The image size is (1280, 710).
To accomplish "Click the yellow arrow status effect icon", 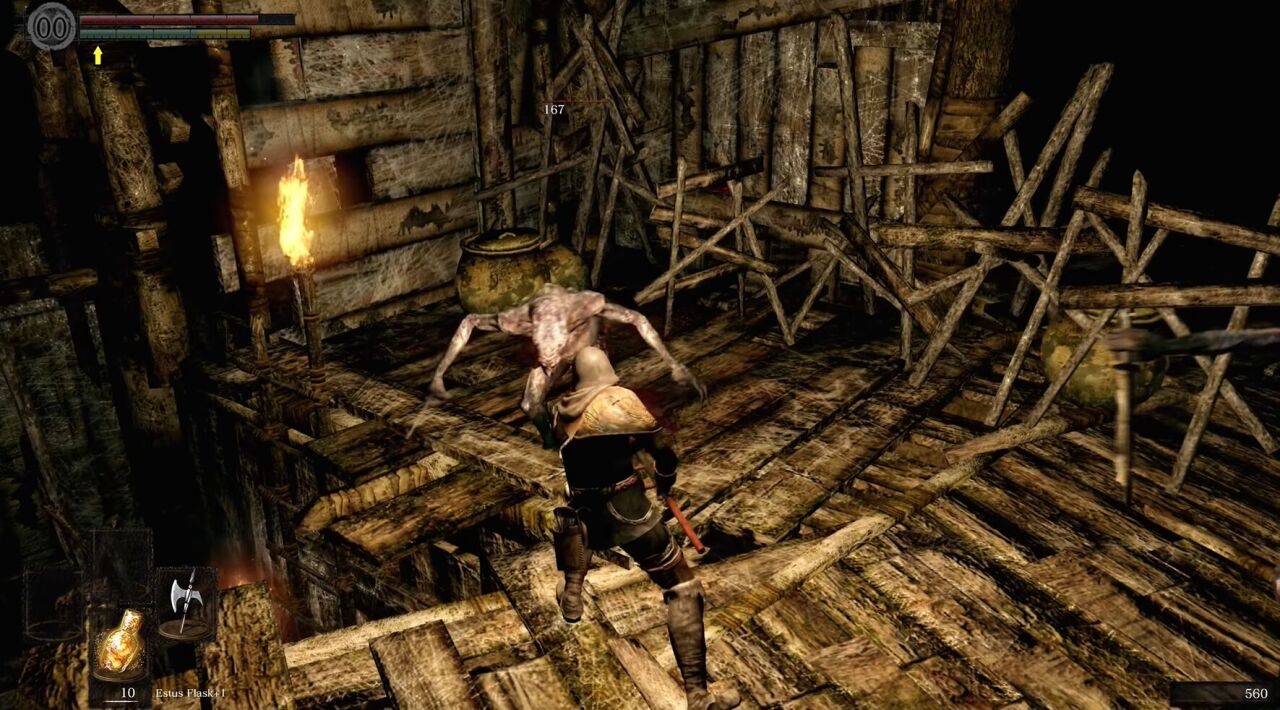I will point(98,55).
